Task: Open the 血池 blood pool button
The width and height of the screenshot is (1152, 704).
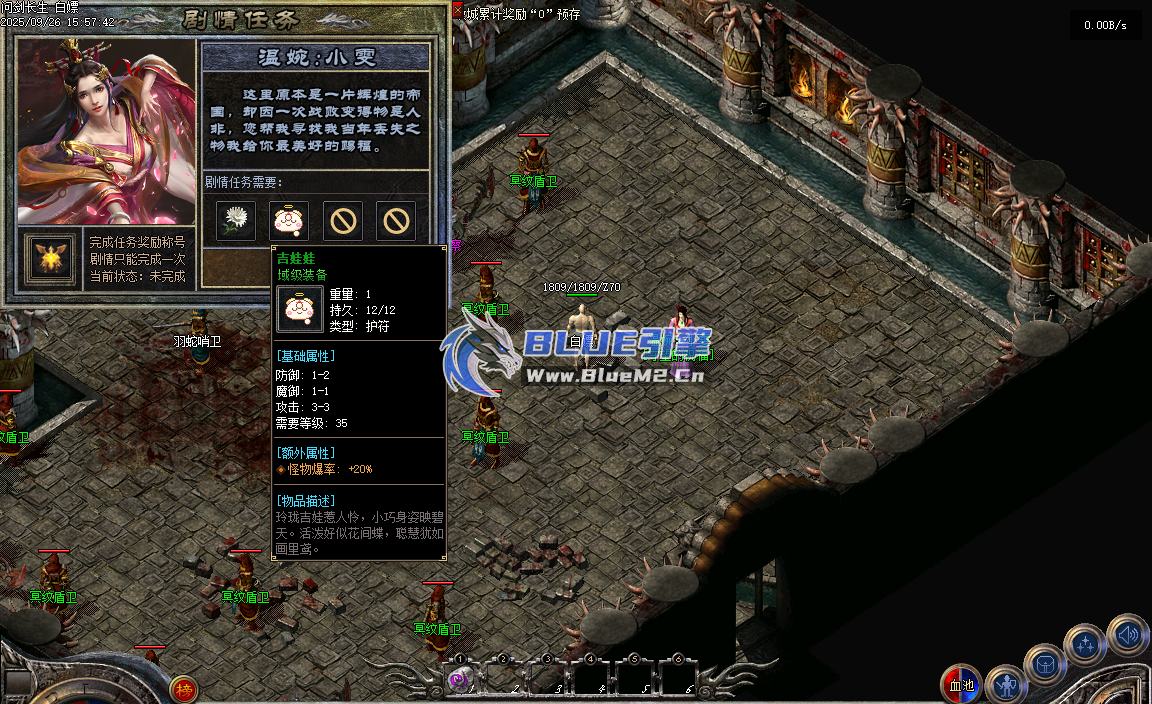Action: 961,685
